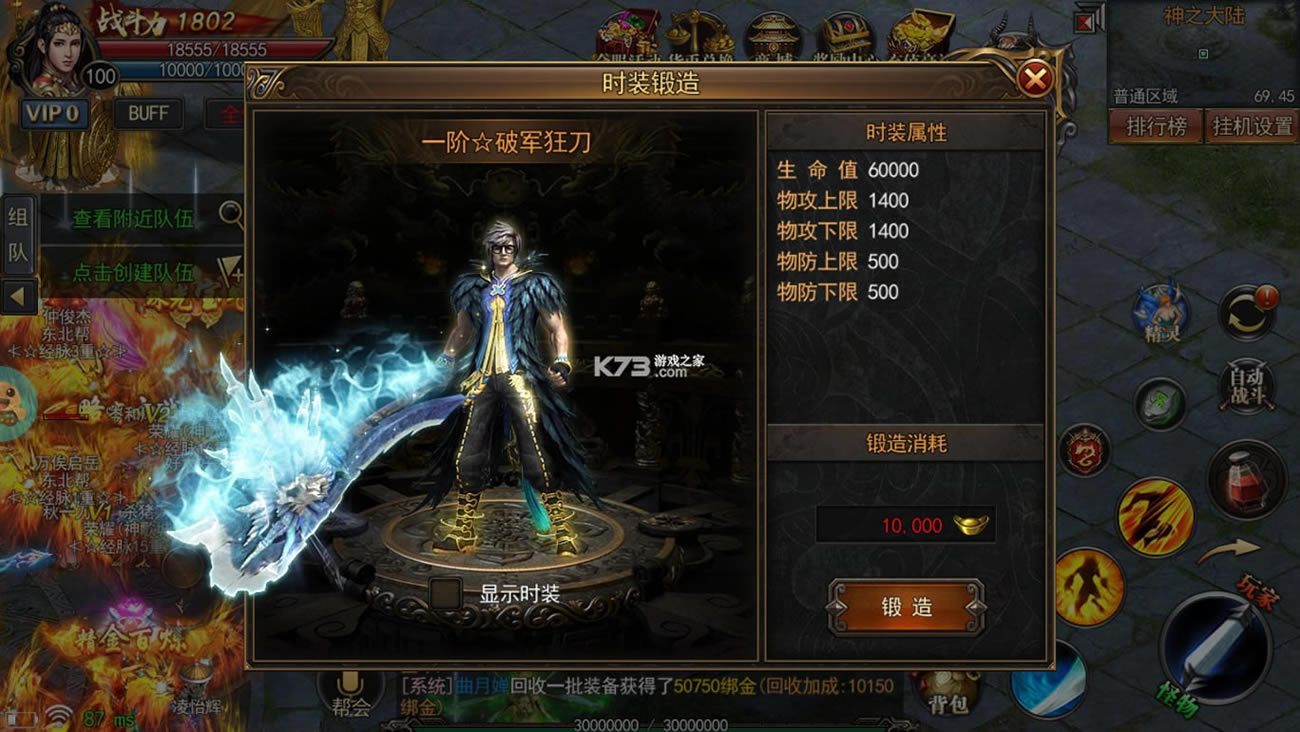1300x732 pixels.
Task: Collapse the left panel with arrow button
Action: click(x=18, y=296)
